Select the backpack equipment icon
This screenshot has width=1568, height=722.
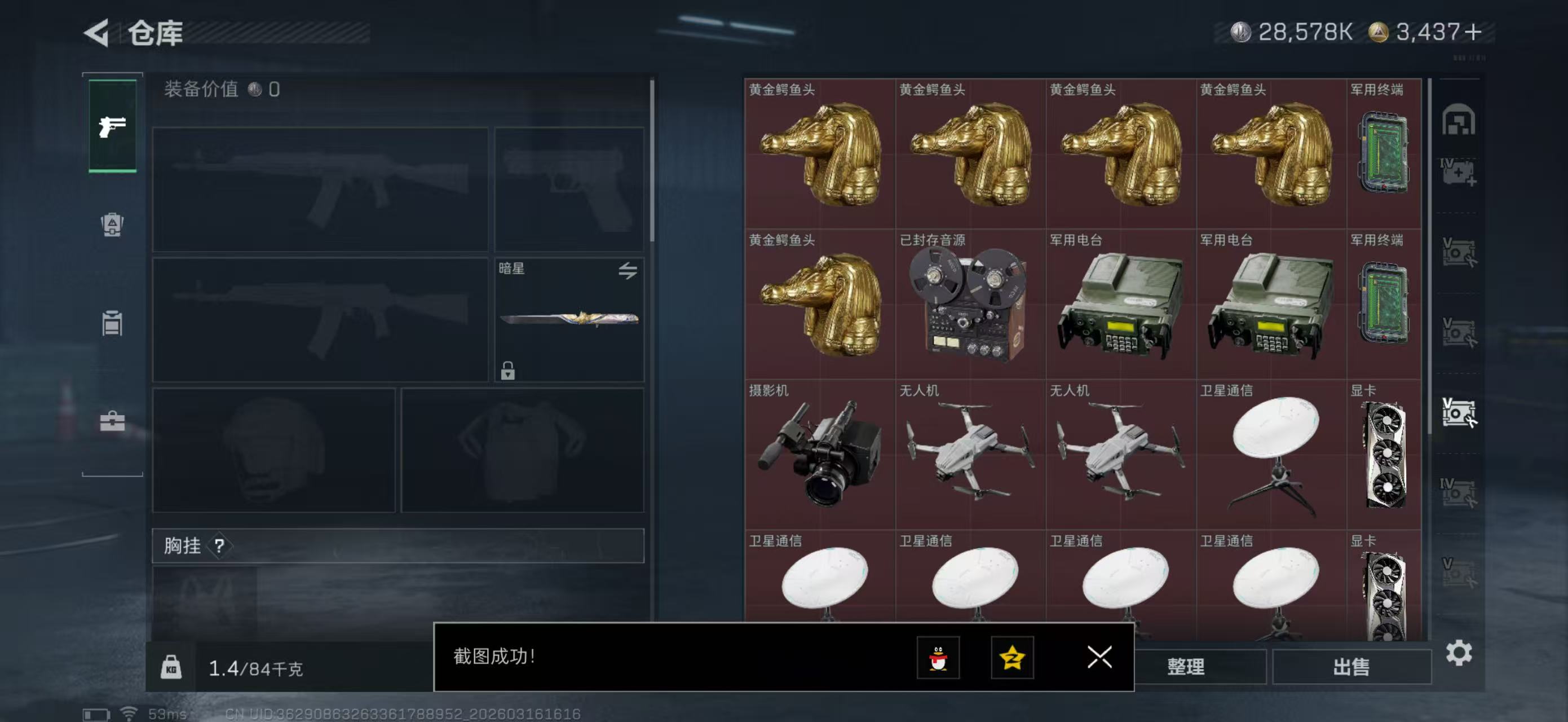point(112,225)
